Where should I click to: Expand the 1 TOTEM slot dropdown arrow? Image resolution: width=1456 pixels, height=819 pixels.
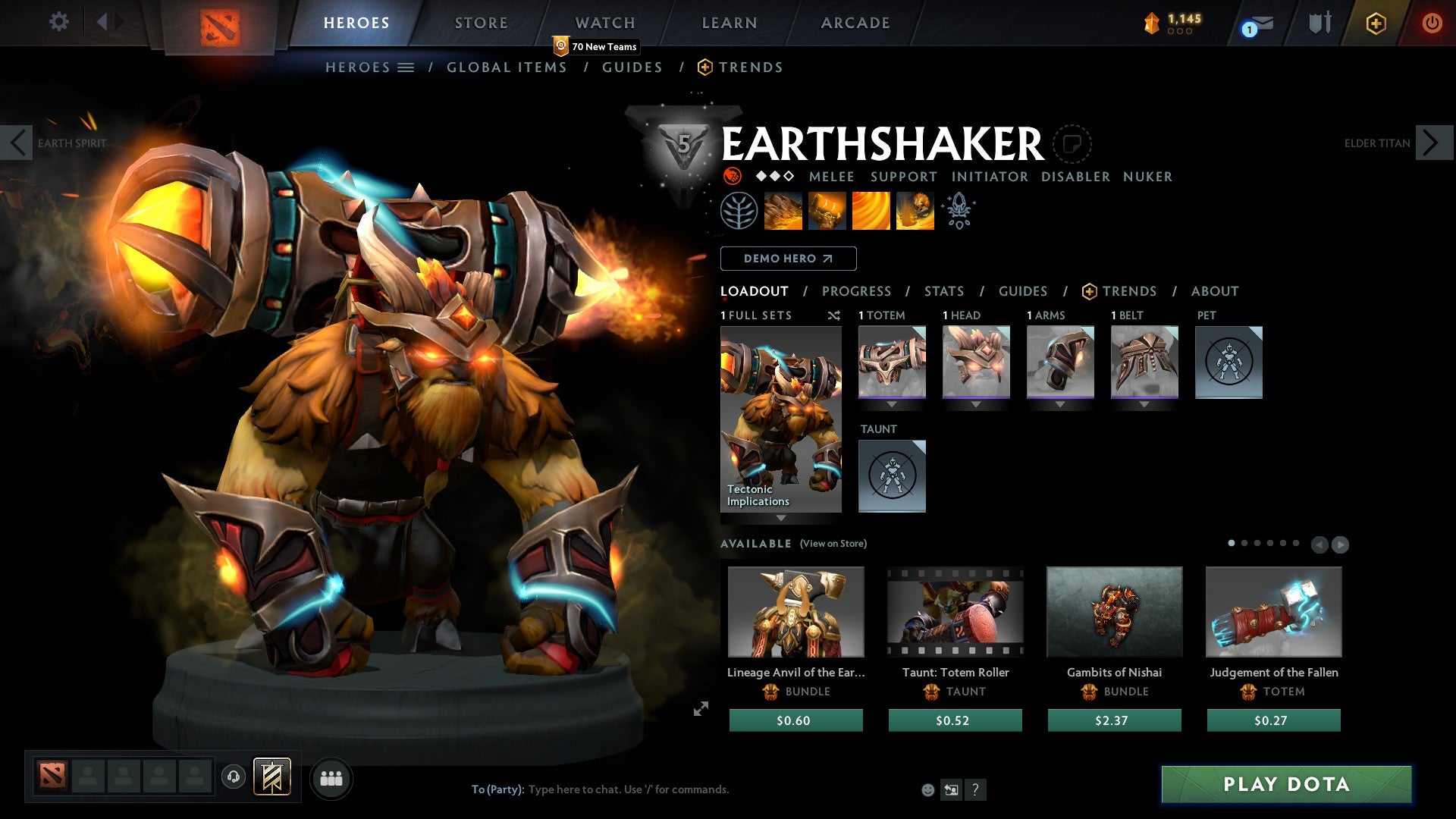click(892, 405)
